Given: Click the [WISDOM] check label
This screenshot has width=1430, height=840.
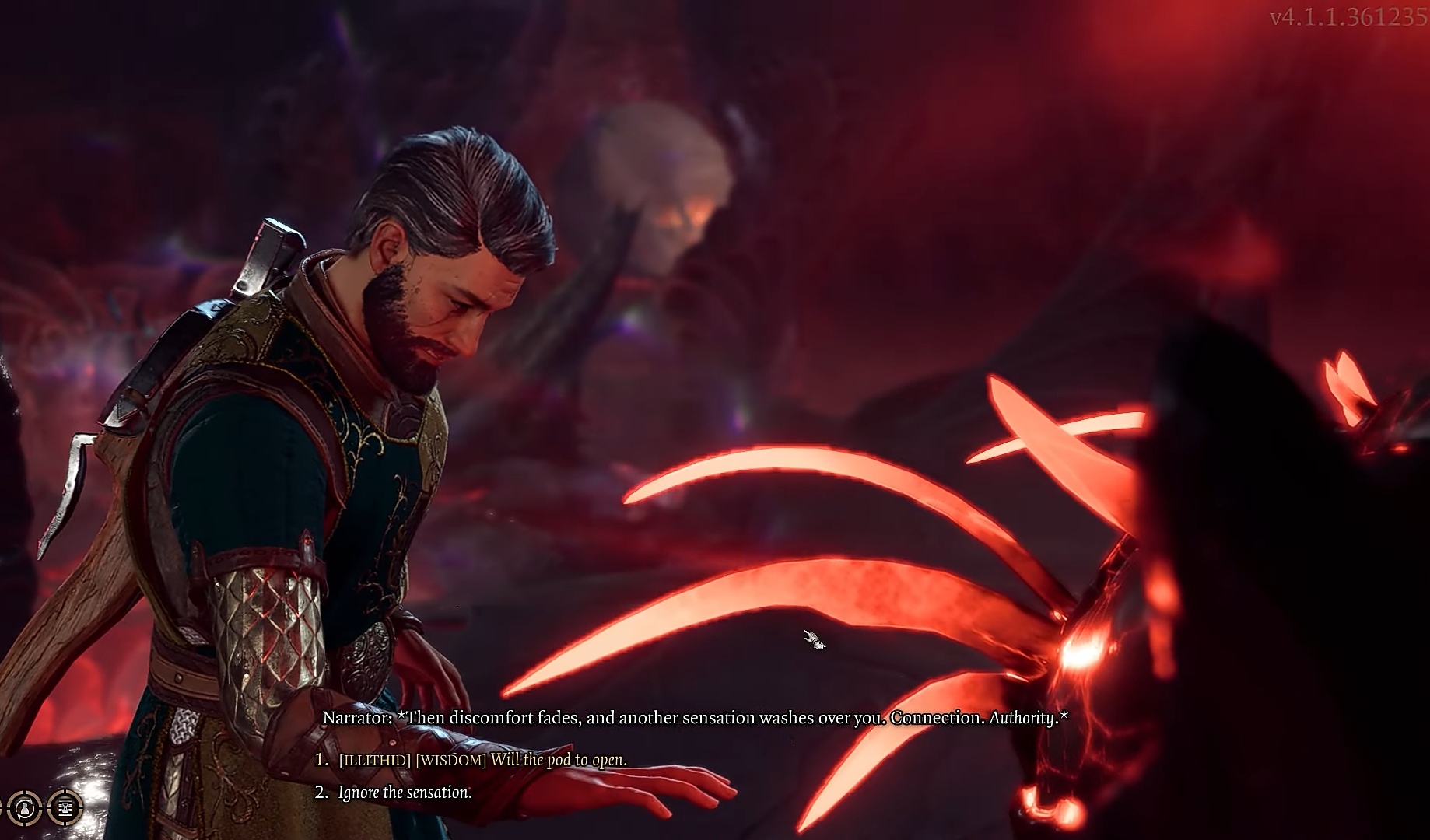Looking at the screenshot, I should [x=451, y=760].
